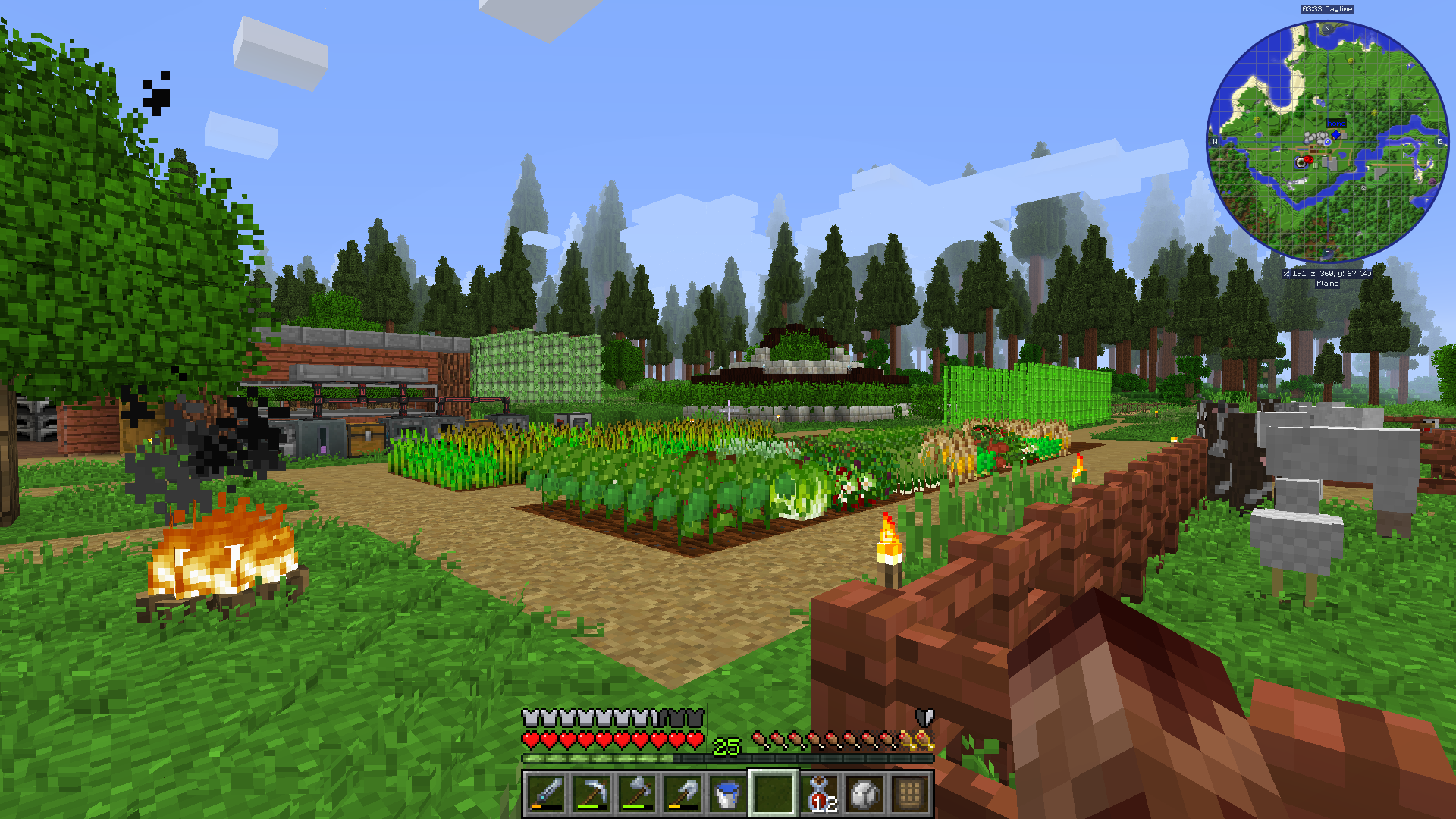Click the empty highlighted hotbar slot
Viewport: 1456px width, 819px height.
[x=773, y=794]
